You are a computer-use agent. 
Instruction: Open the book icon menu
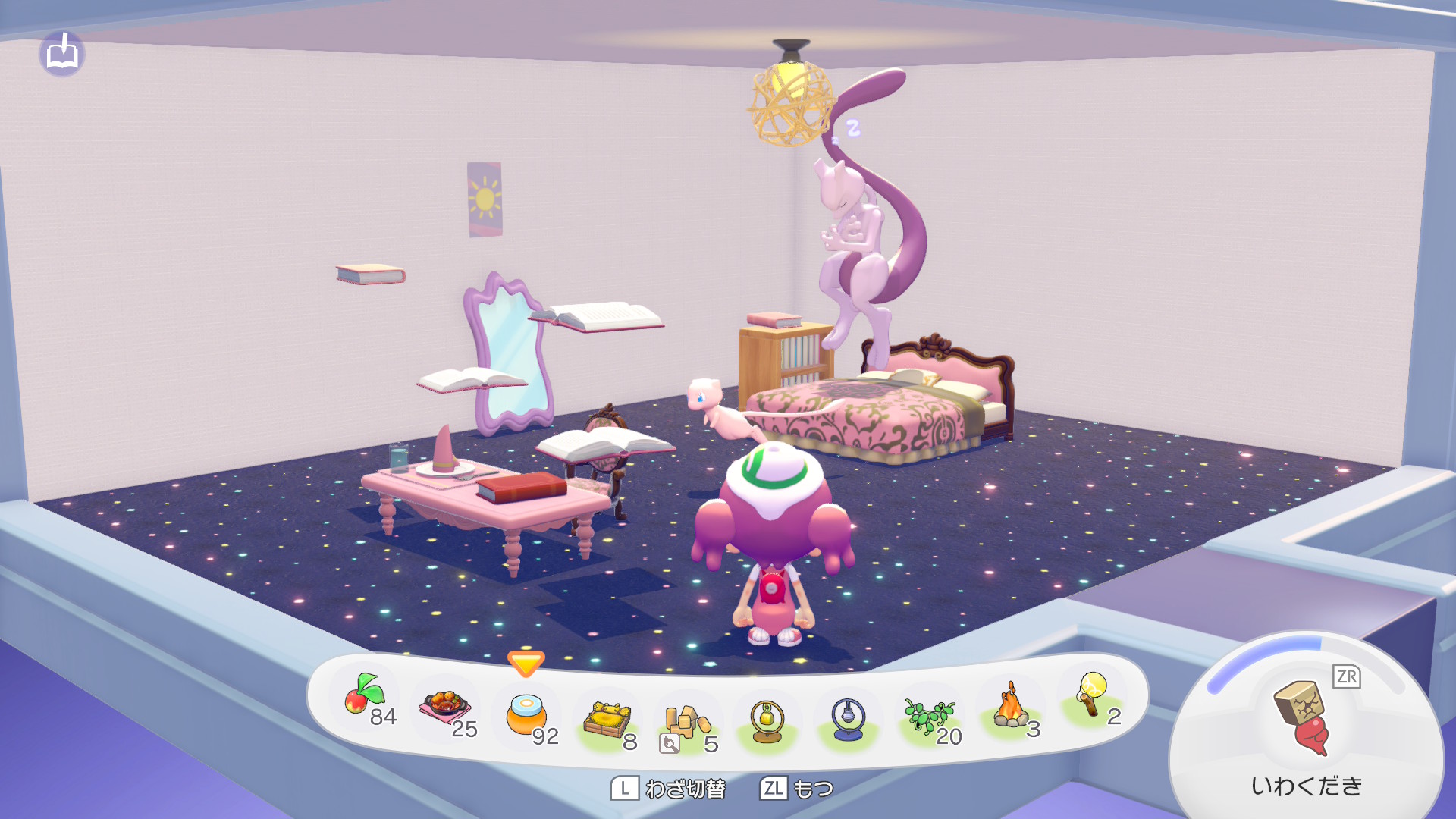62,55
